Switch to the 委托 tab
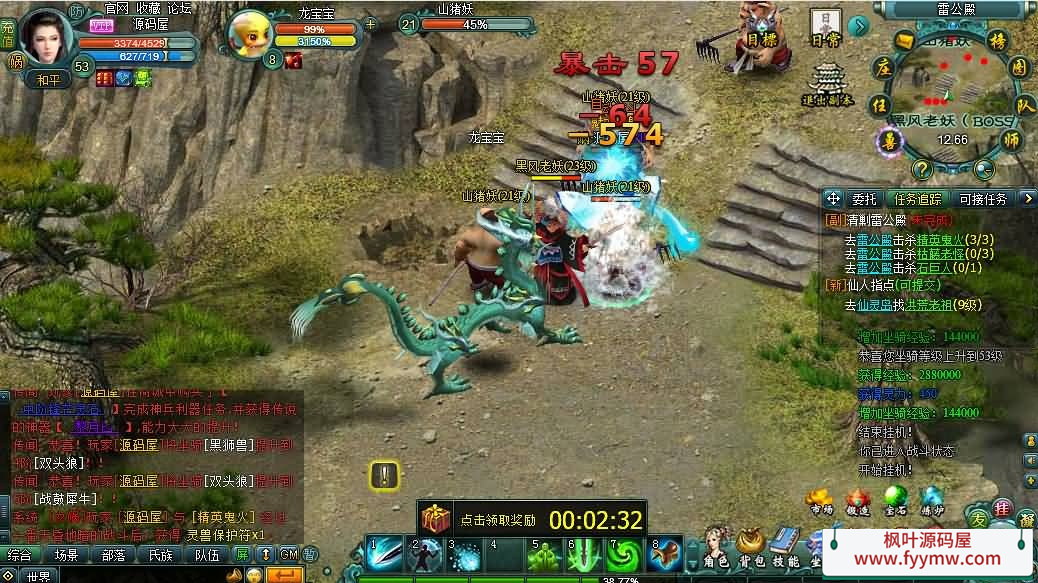This screenshot has width=1038, height=583. (x=863, y=199)
